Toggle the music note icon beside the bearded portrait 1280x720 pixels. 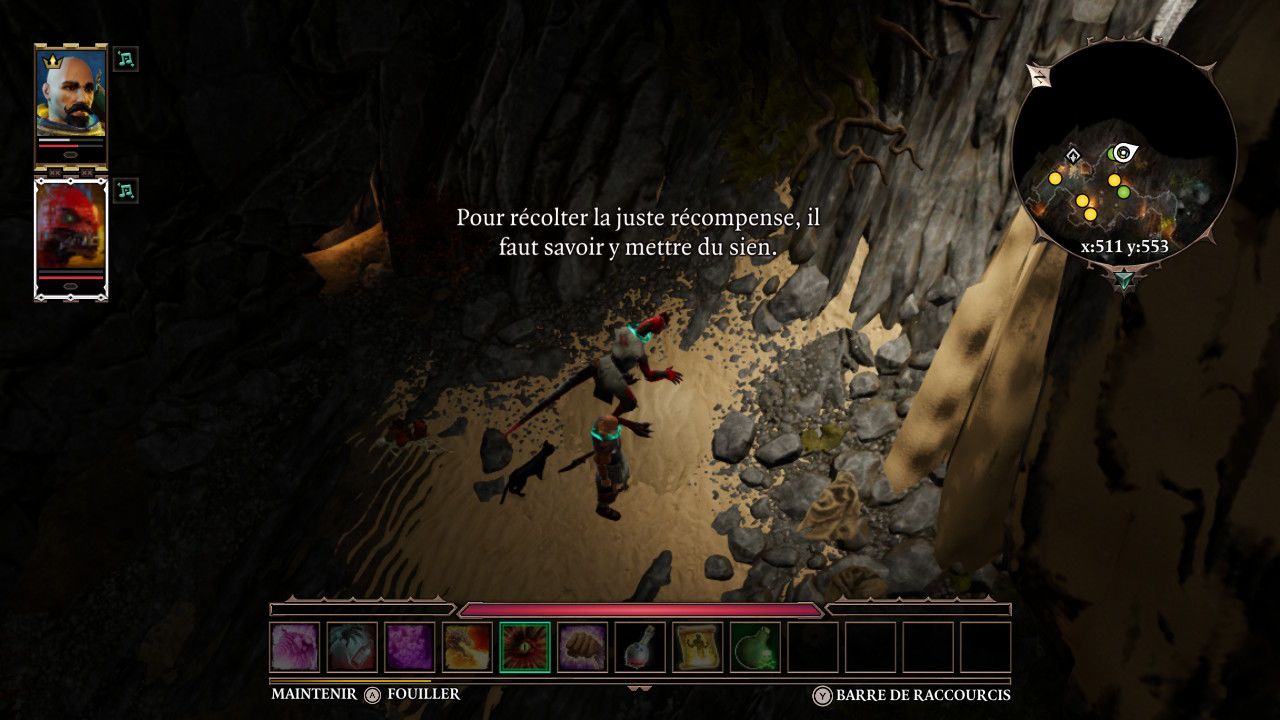[x=126, y=59]
